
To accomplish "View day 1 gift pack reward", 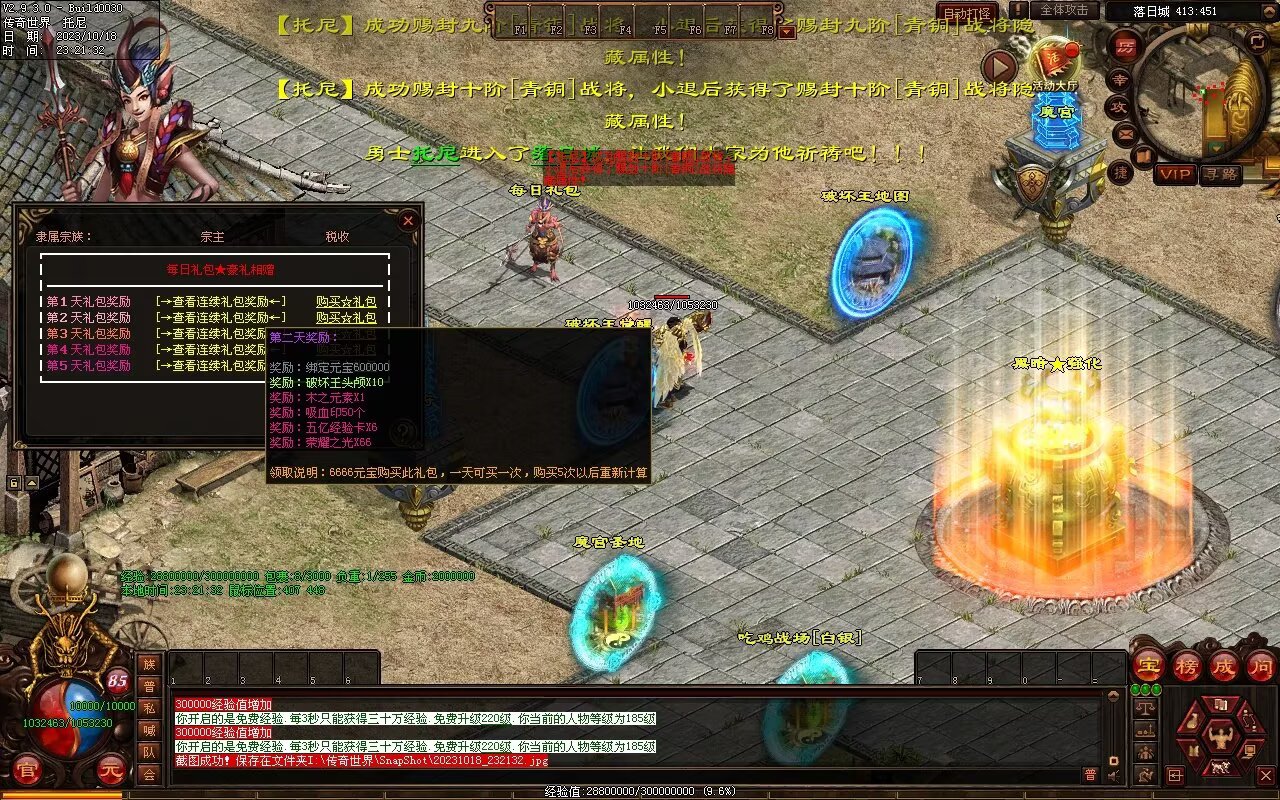I will click(220, 301).
